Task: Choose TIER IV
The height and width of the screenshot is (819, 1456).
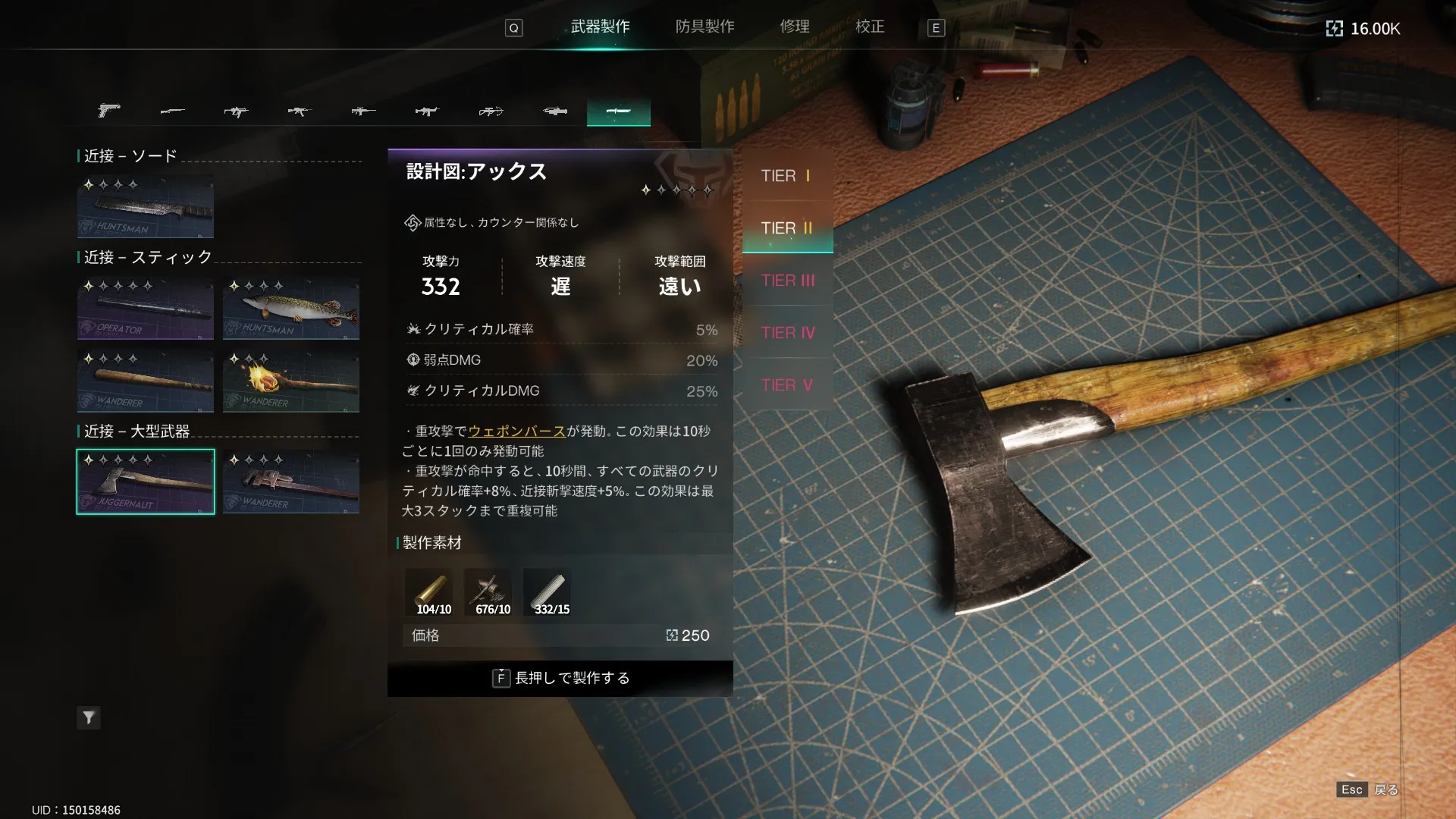Action: tap(787, 333)
